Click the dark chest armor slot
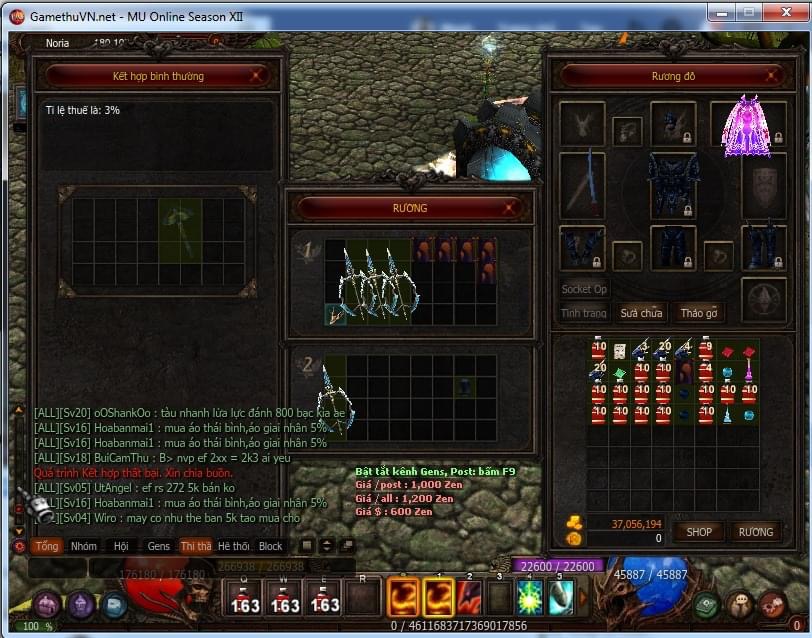Image resolution: width=812 pixels, height=638 pixels. point(673,185)
